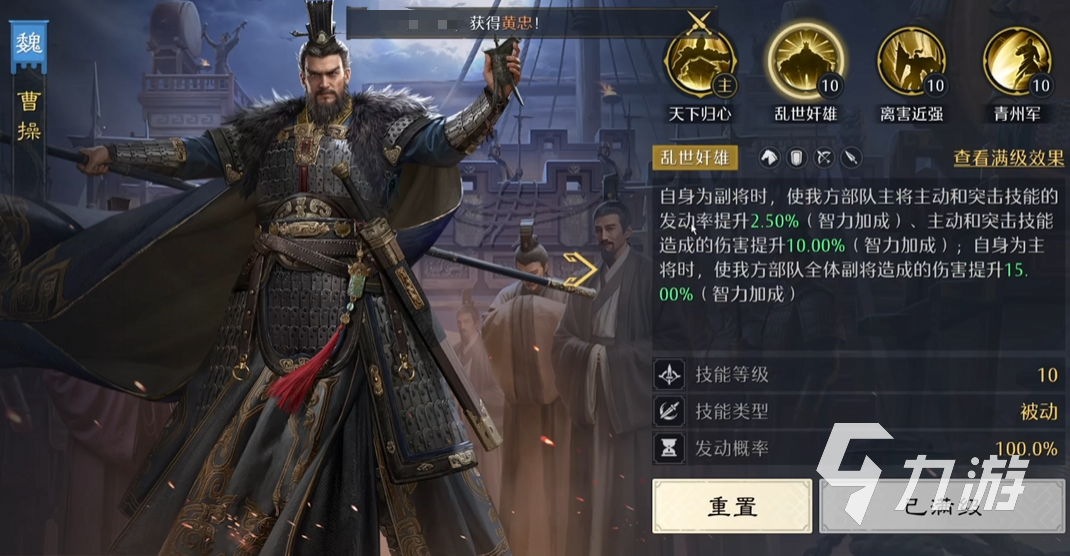
Task: Click the golden arrow next to description panel
Action: click(579, 270)
